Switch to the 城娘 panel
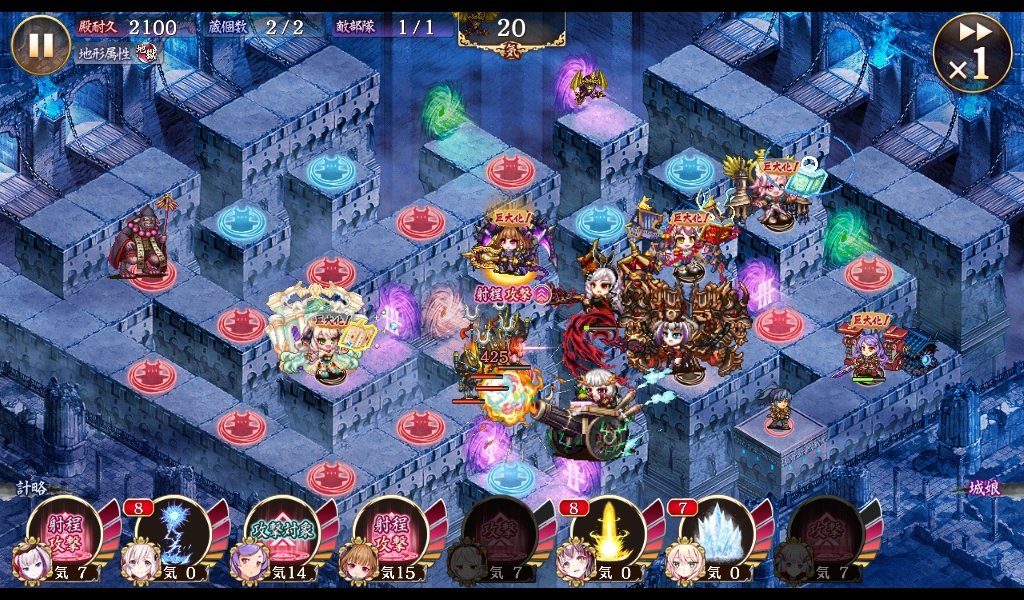This screenshot has height=600, width=1024. click(987, 490)
